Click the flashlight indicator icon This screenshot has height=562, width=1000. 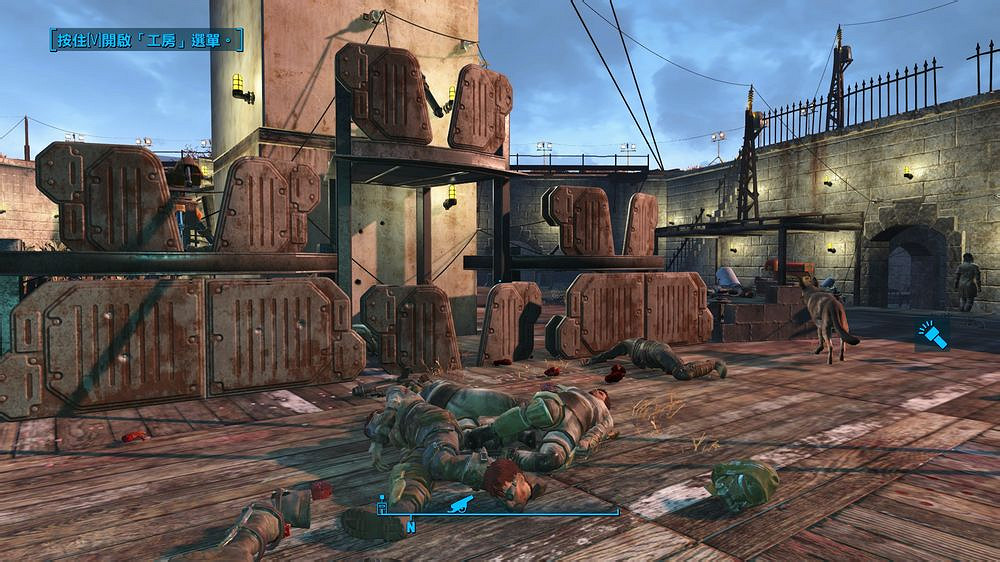(x=932, y=336)
